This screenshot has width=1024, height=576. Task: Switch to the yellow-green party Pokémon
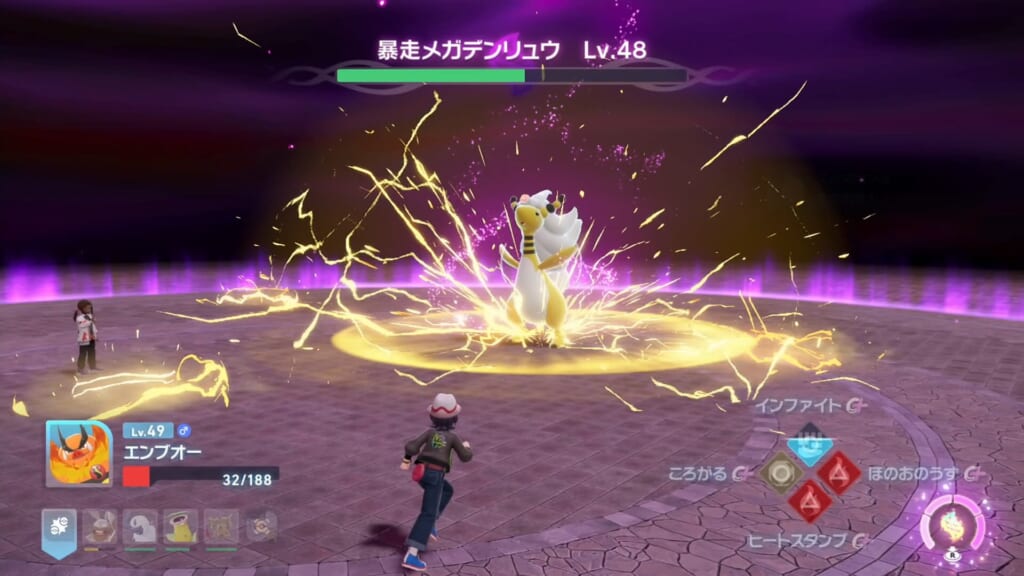click(180, 525)
